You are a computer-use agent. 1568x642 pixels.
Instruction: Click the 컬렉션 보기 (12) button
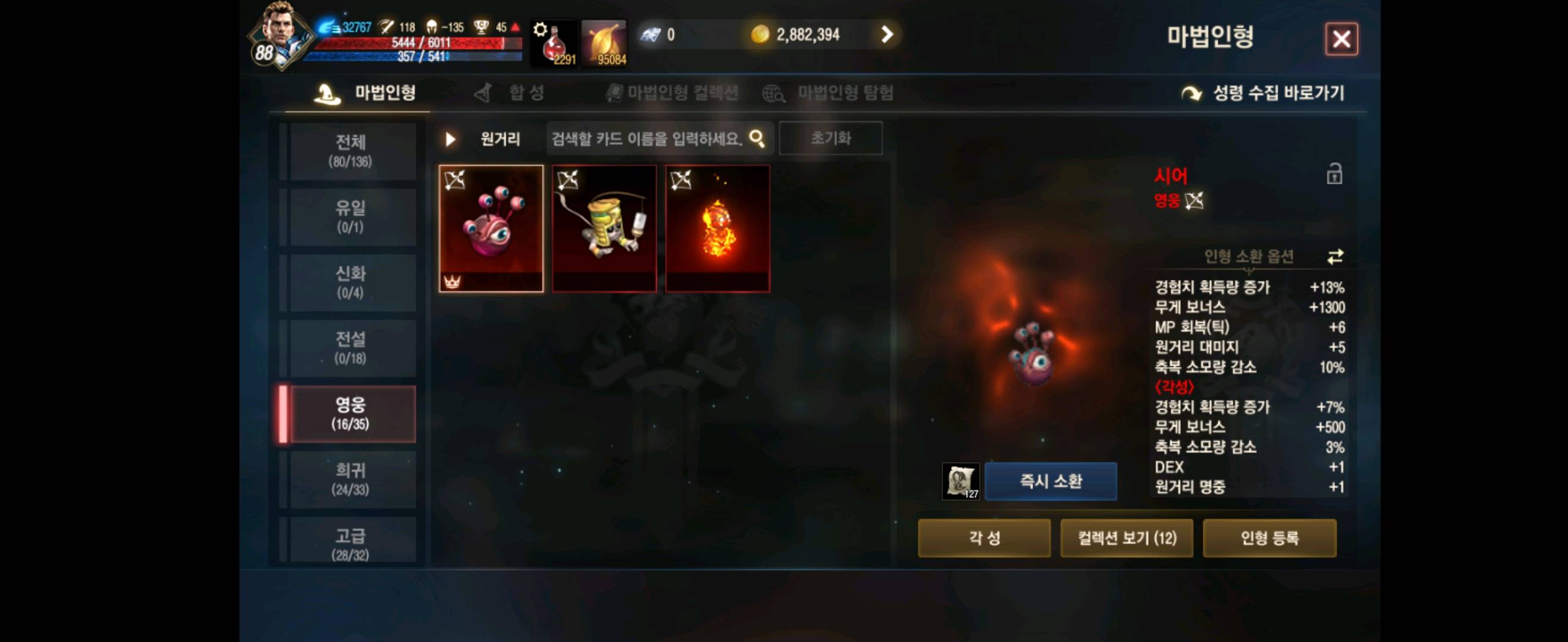(1127, 538)
